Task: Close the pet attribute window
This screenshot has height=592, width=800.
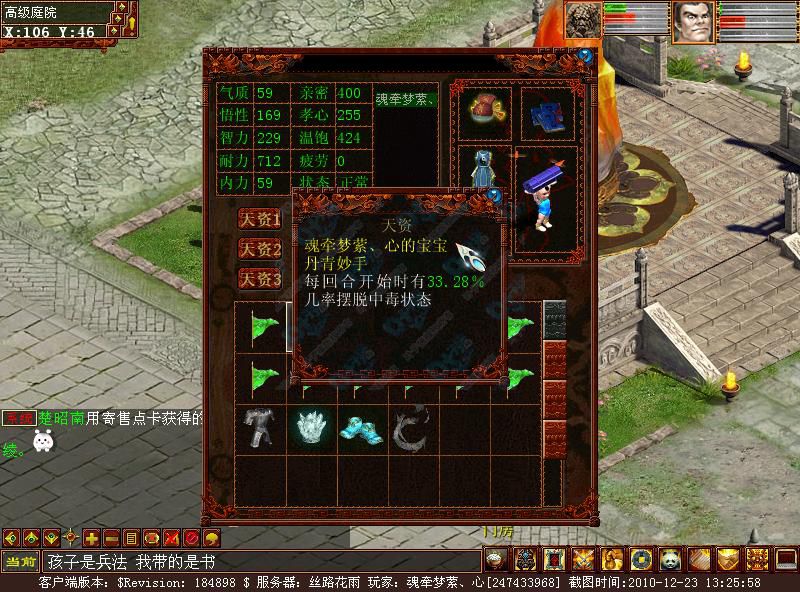Action: [x=585, y=56]
